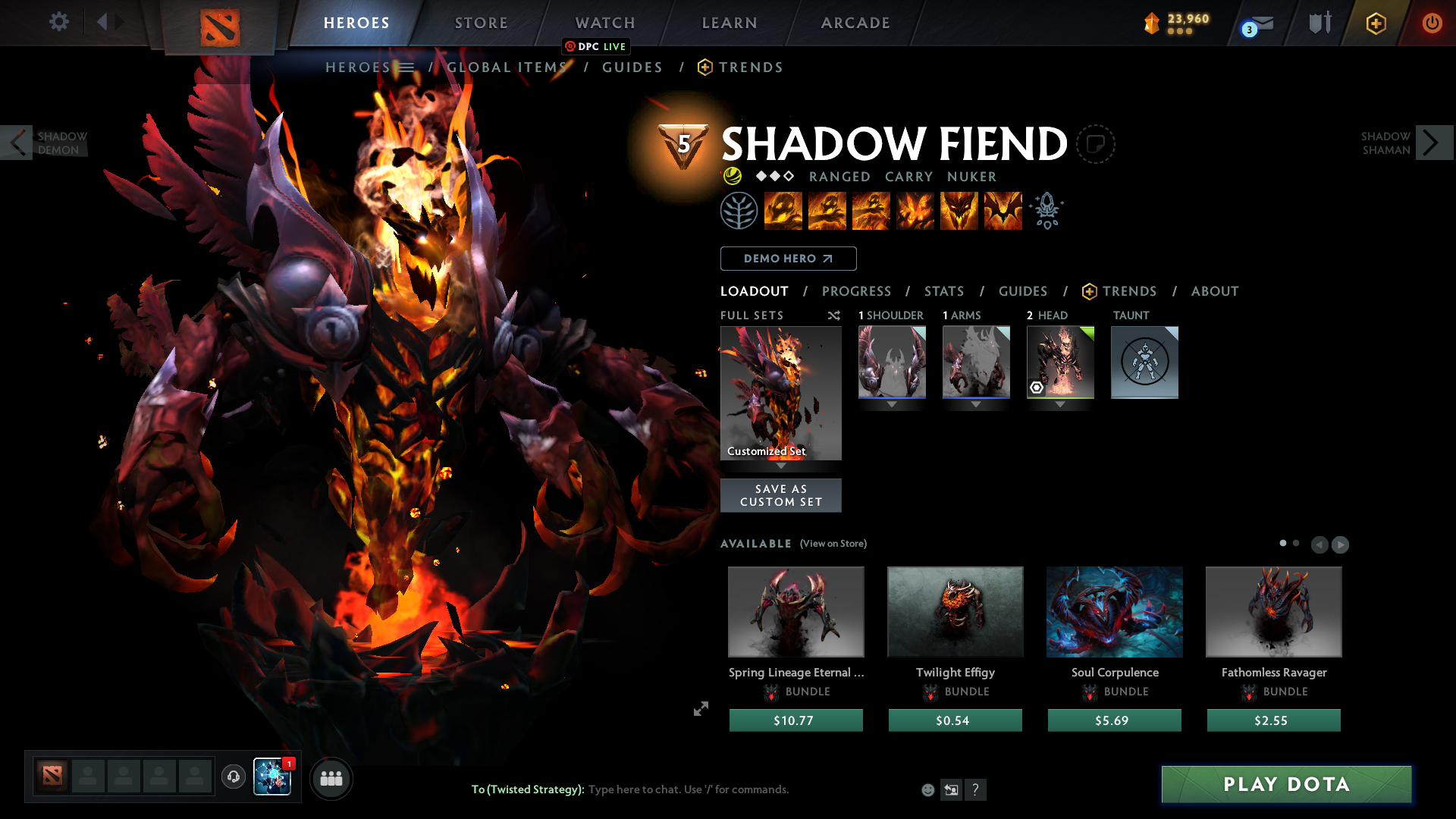This screenshot has height=819, width=1456.
Task: Expand hero preview using the fullscreen arrows icon
Action: click(700, 708)
